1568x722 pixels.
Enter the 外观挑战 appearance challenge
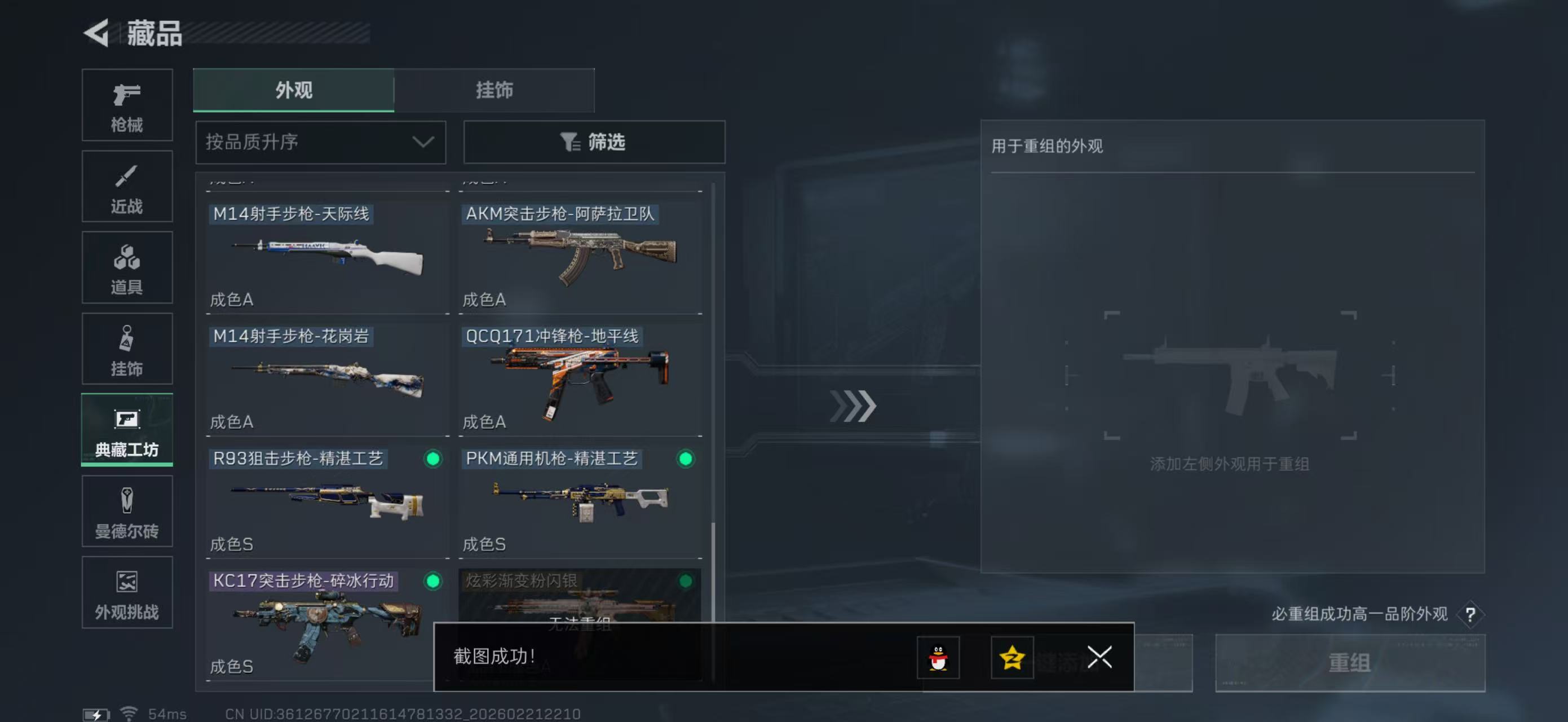click(127, 593)
